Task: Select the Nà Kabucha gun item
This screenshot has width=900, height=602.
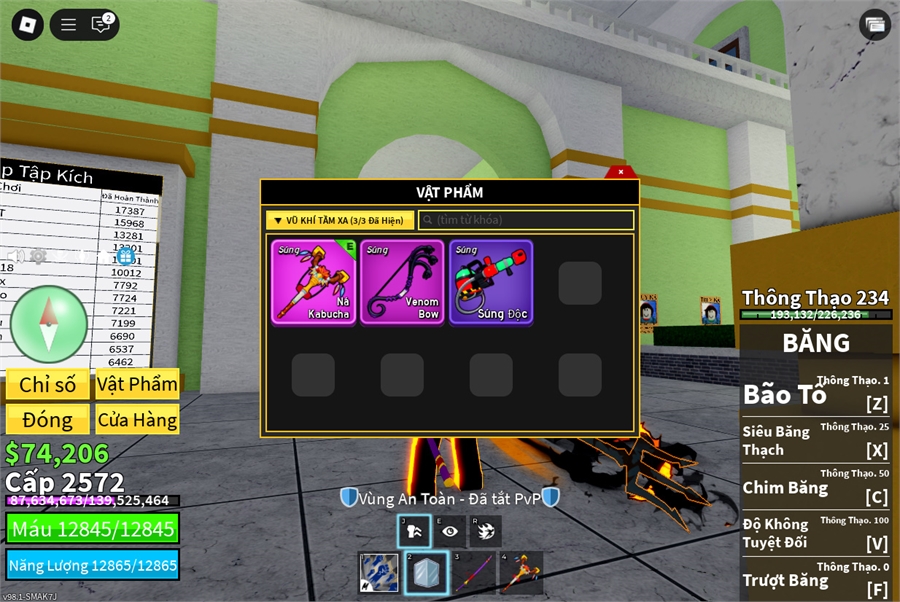Action: pyautogui.click(x=313, y=282)
